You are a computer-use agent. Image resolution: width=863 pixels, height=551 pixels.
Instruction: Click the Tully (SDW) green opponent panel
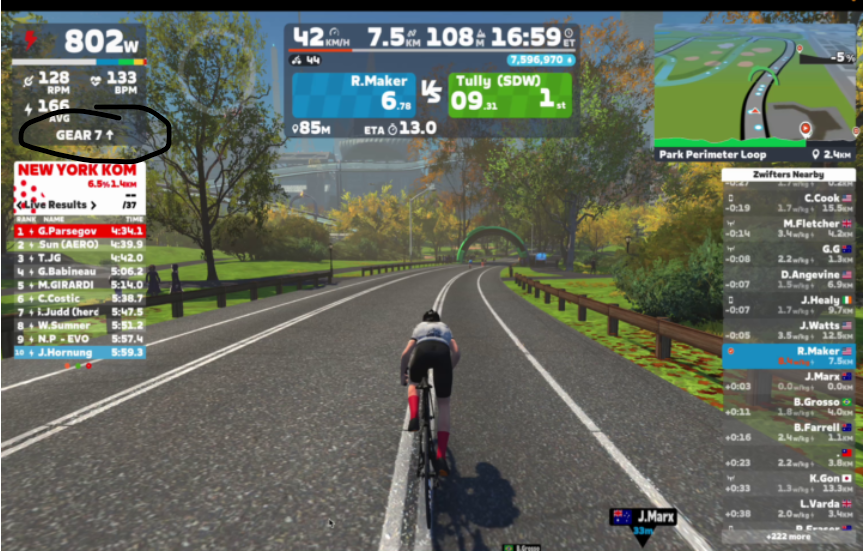(512, 93)
